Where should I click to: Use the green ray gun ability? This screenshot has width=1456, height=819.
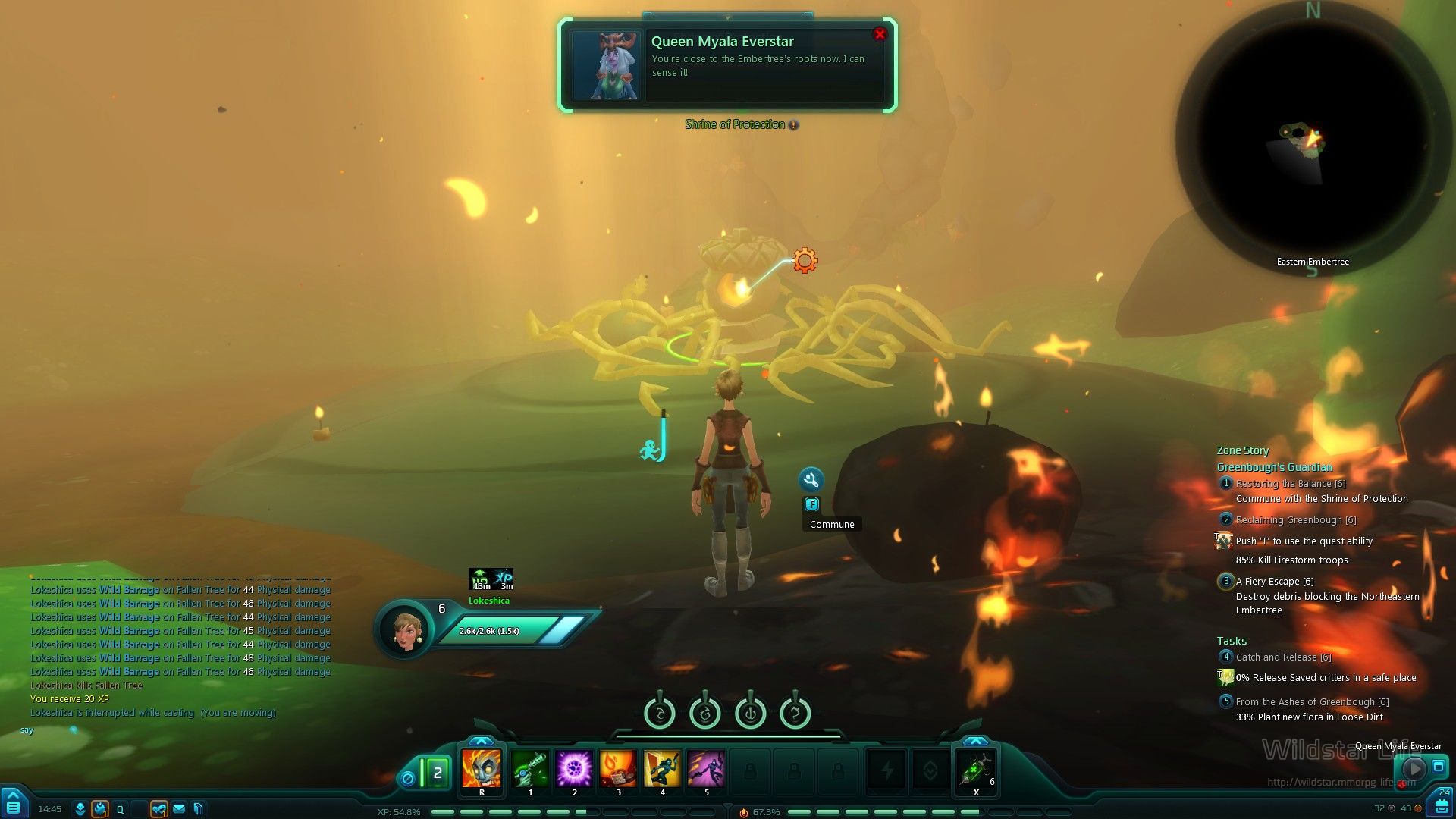pyautogui.click(x=530, y=769)
